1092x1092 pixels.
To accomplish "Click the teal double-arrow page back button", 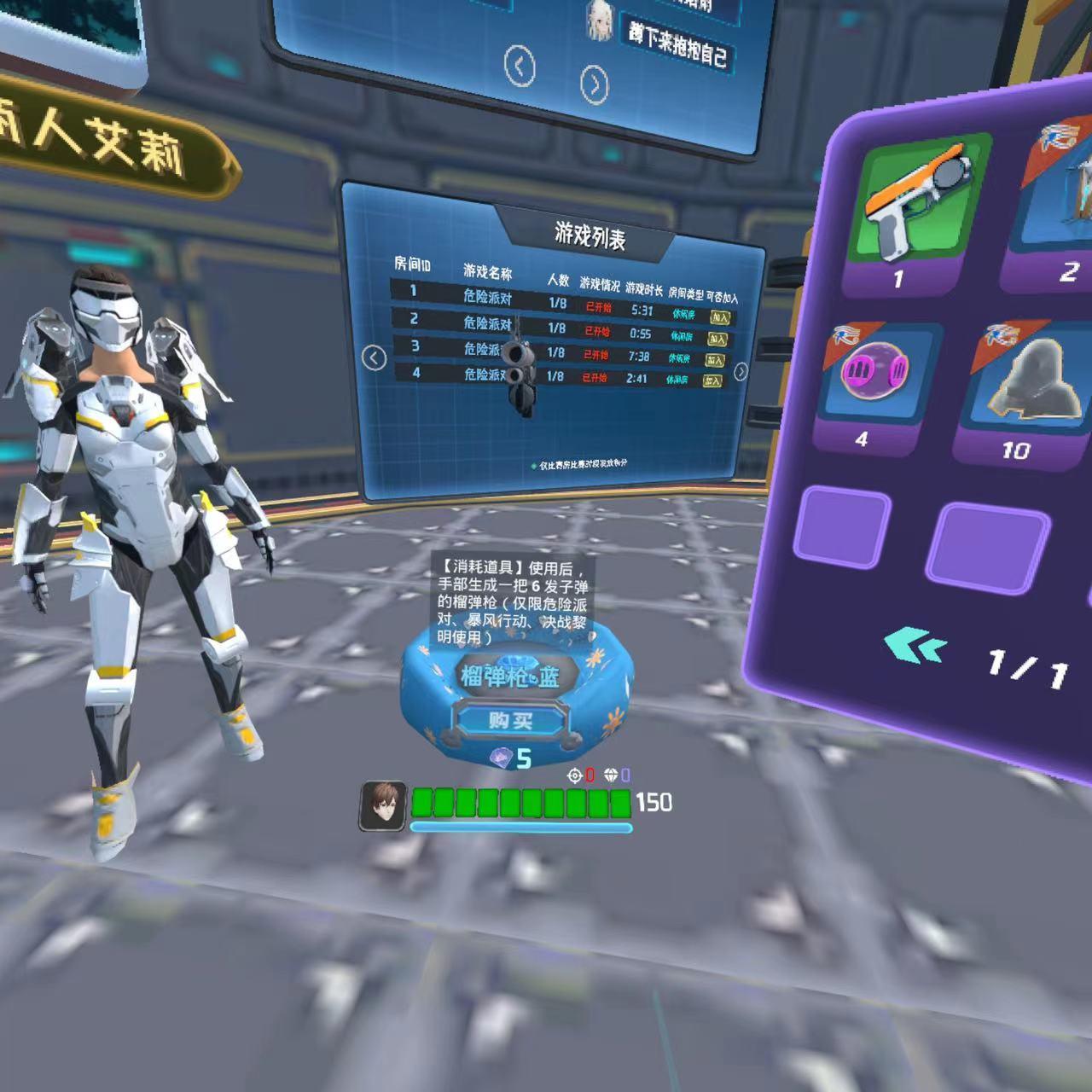I will [915, 647].
